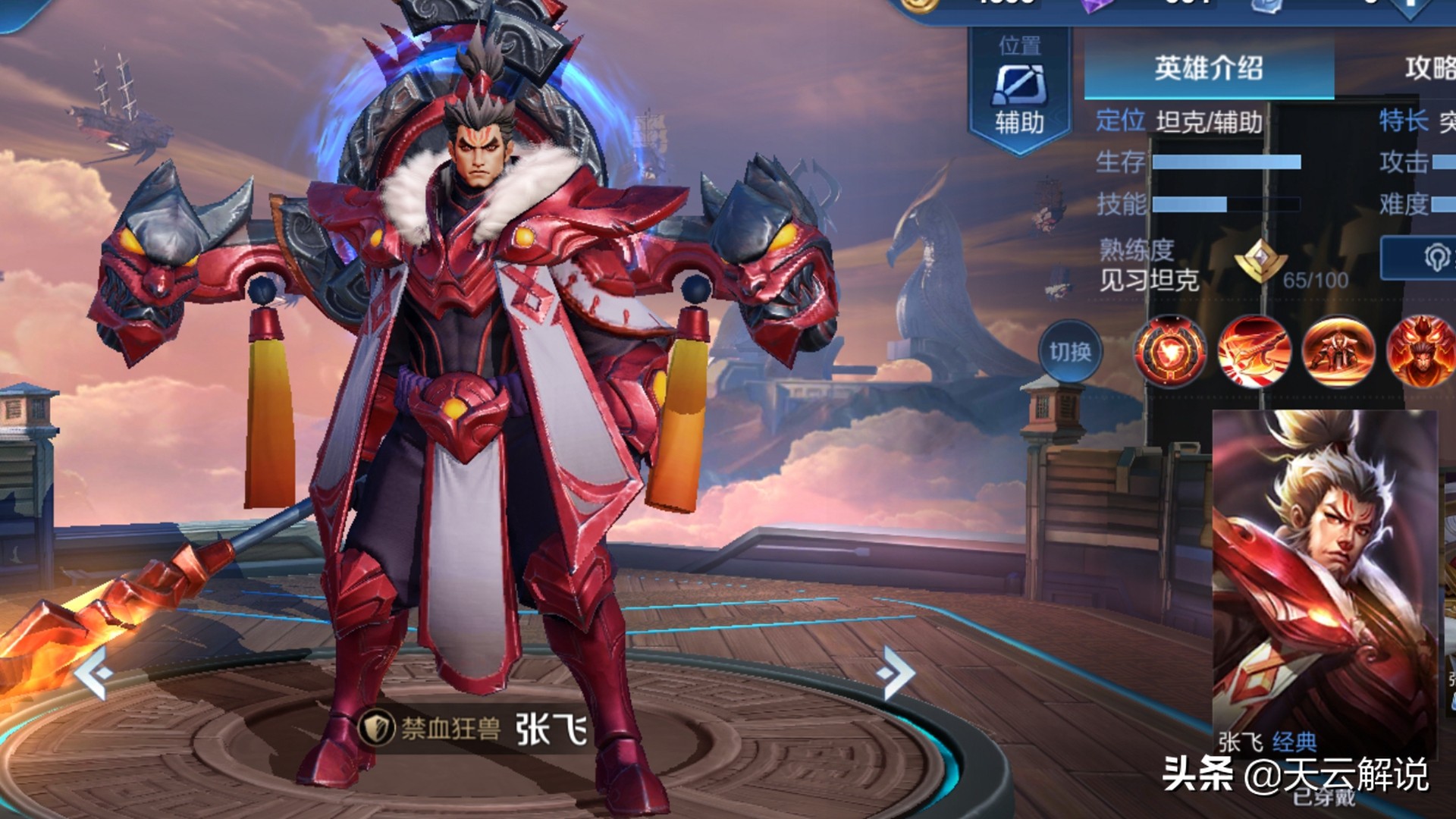Click the 位置 辅助 role badge

(1020, 89)
